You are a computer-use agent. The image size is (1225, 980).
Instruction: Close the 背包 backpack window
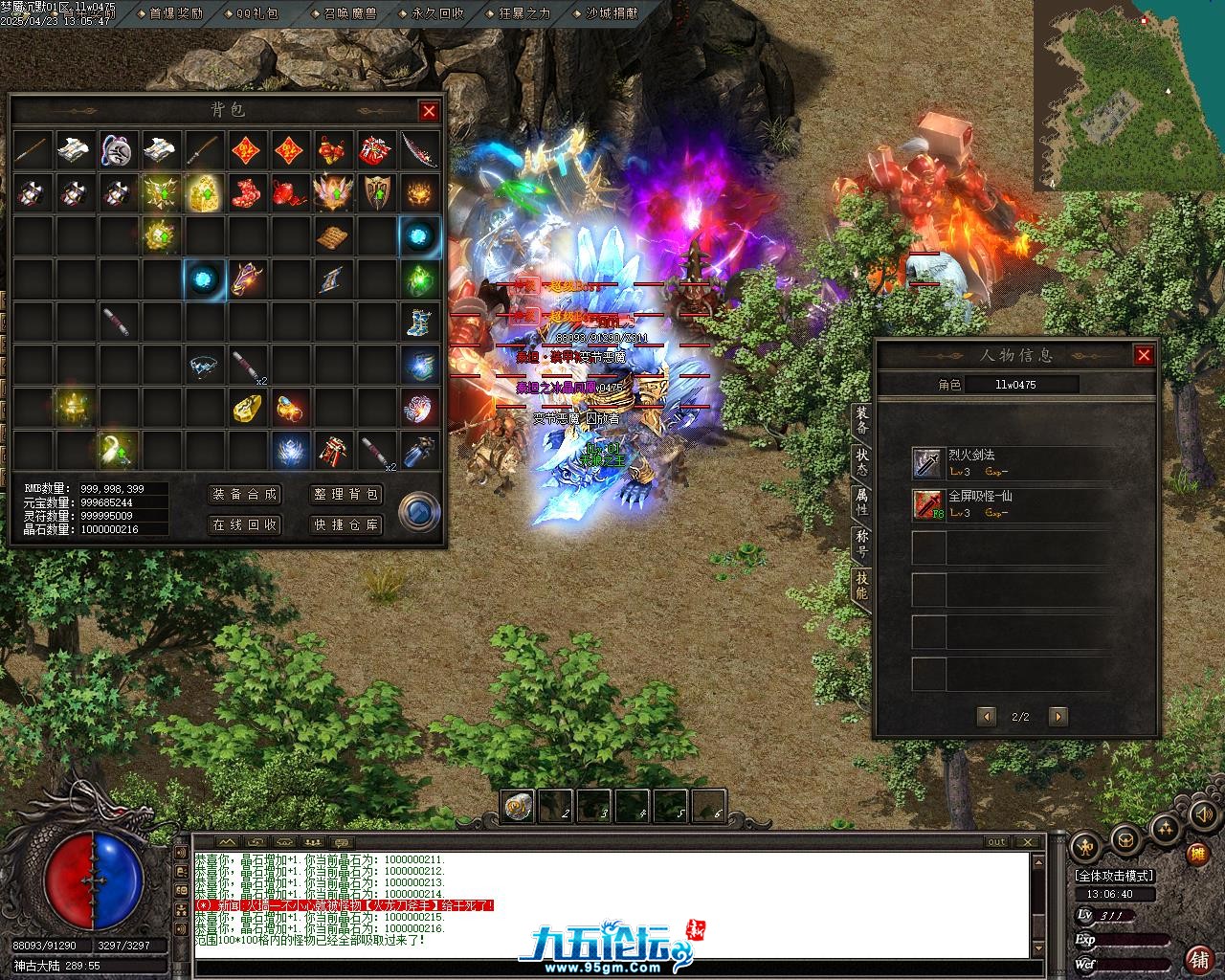(429, 111)
